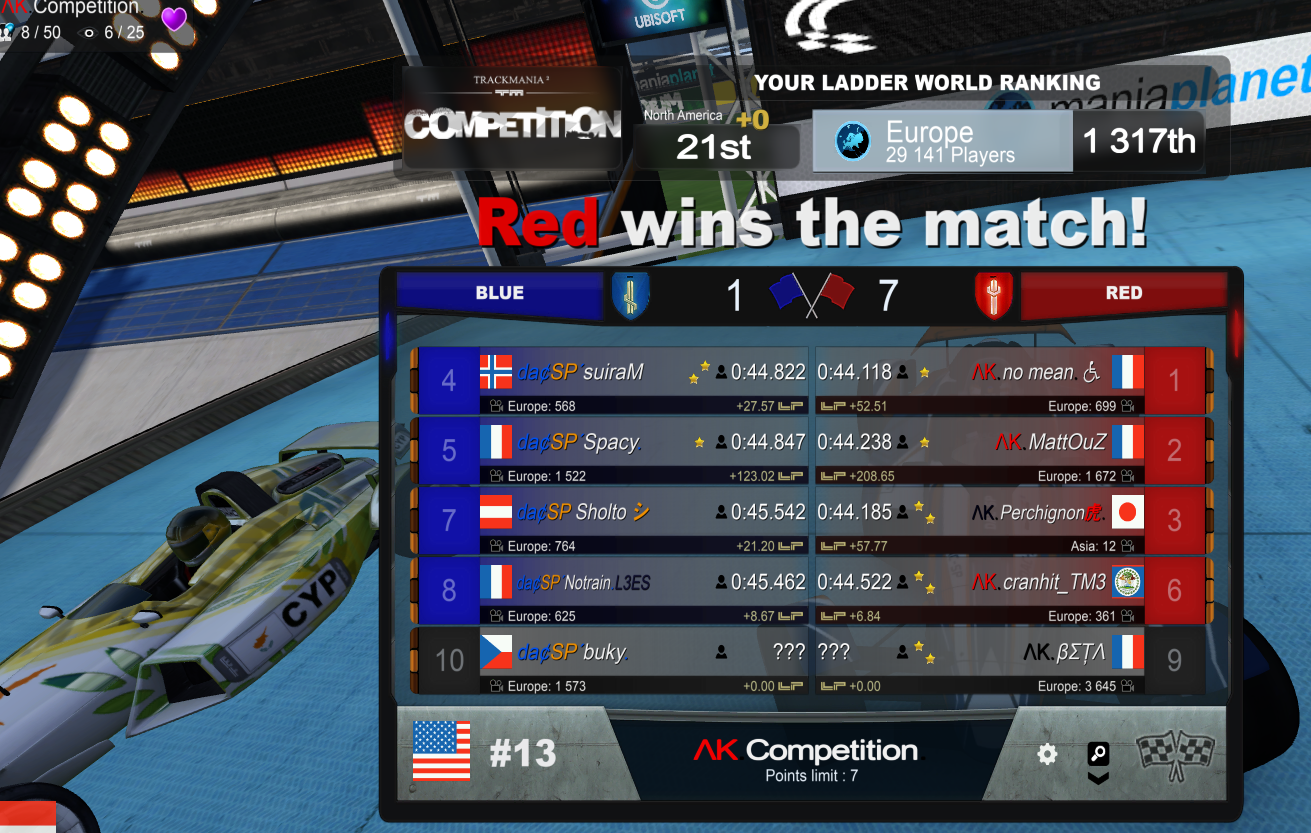Image resolution: width=1311 pixels, height=833 pixels.
Task: Open the scoreboard gear settings
Action: [1047, 754]
